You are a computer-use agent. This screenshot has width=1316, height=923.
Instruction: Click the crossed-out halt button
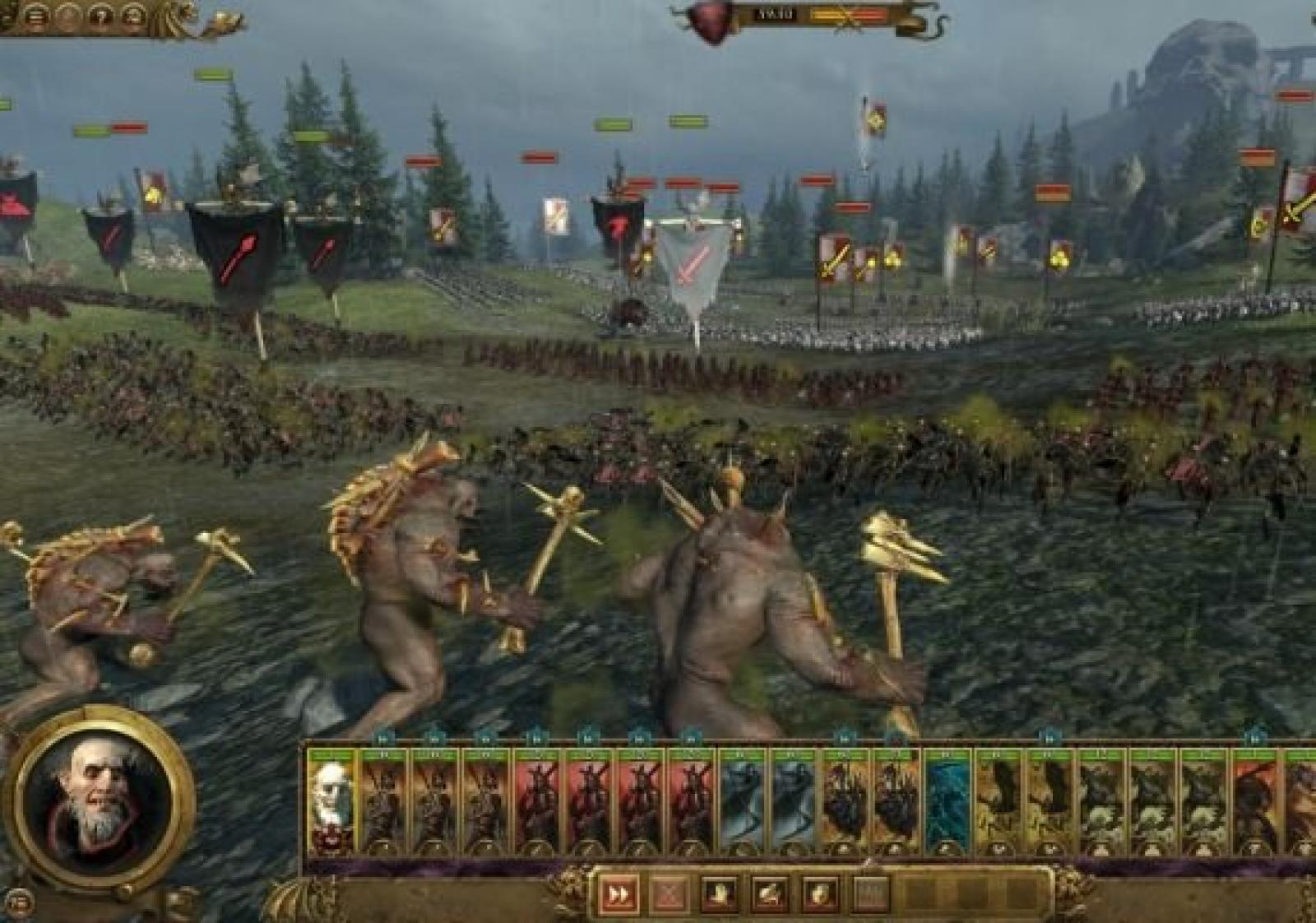tap(670, 894)
